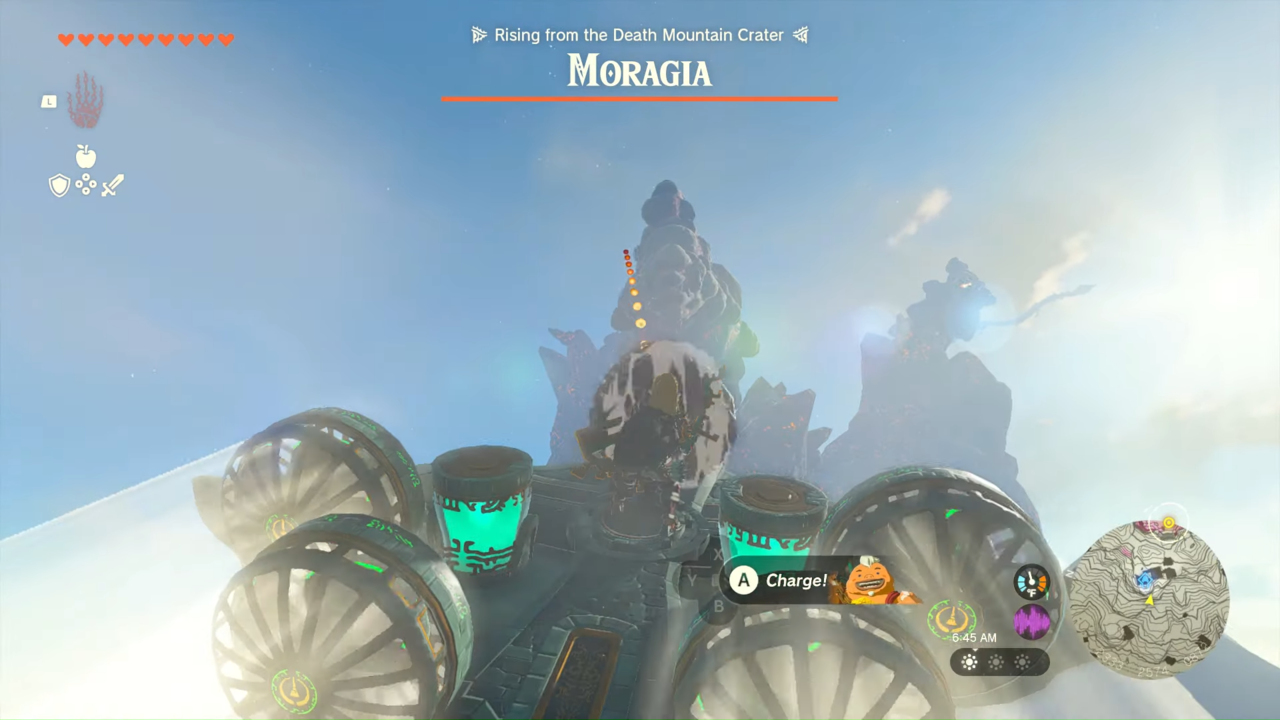Click Moragia's red health bar
1280x720 pixels.
click(x=640, y=99)
